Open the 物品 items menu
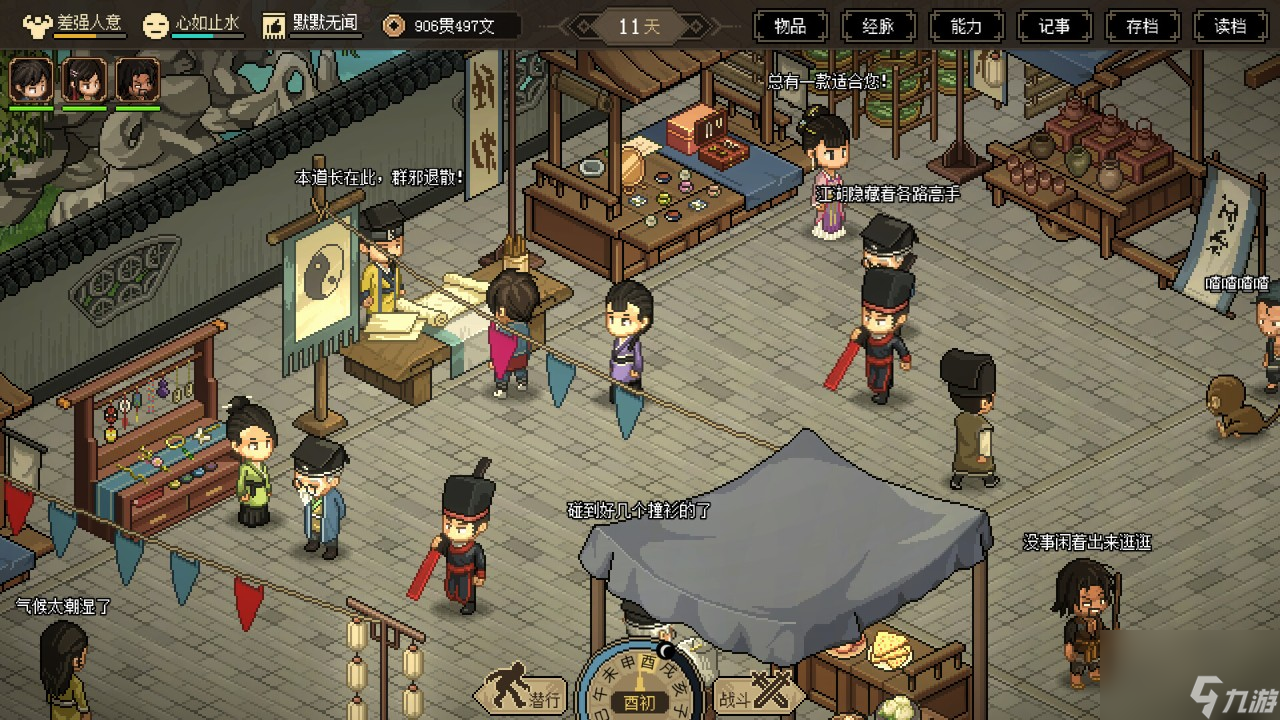Viewport: 1280px width, 720px height. pyautogui.click(x=790, y=26)
